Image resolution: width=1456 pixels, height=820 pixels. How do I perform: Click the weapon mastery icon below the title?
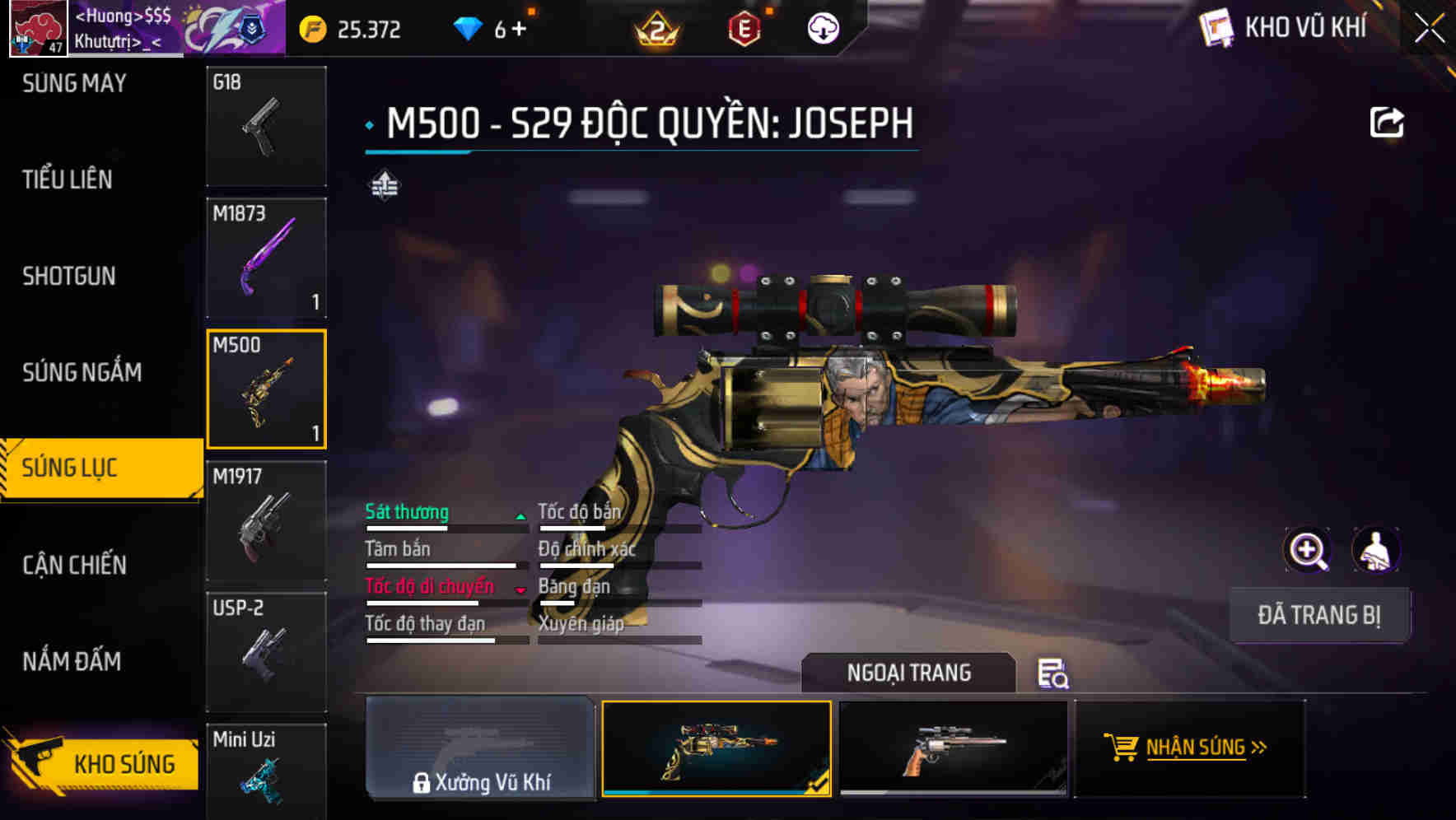tap(384, 186)
